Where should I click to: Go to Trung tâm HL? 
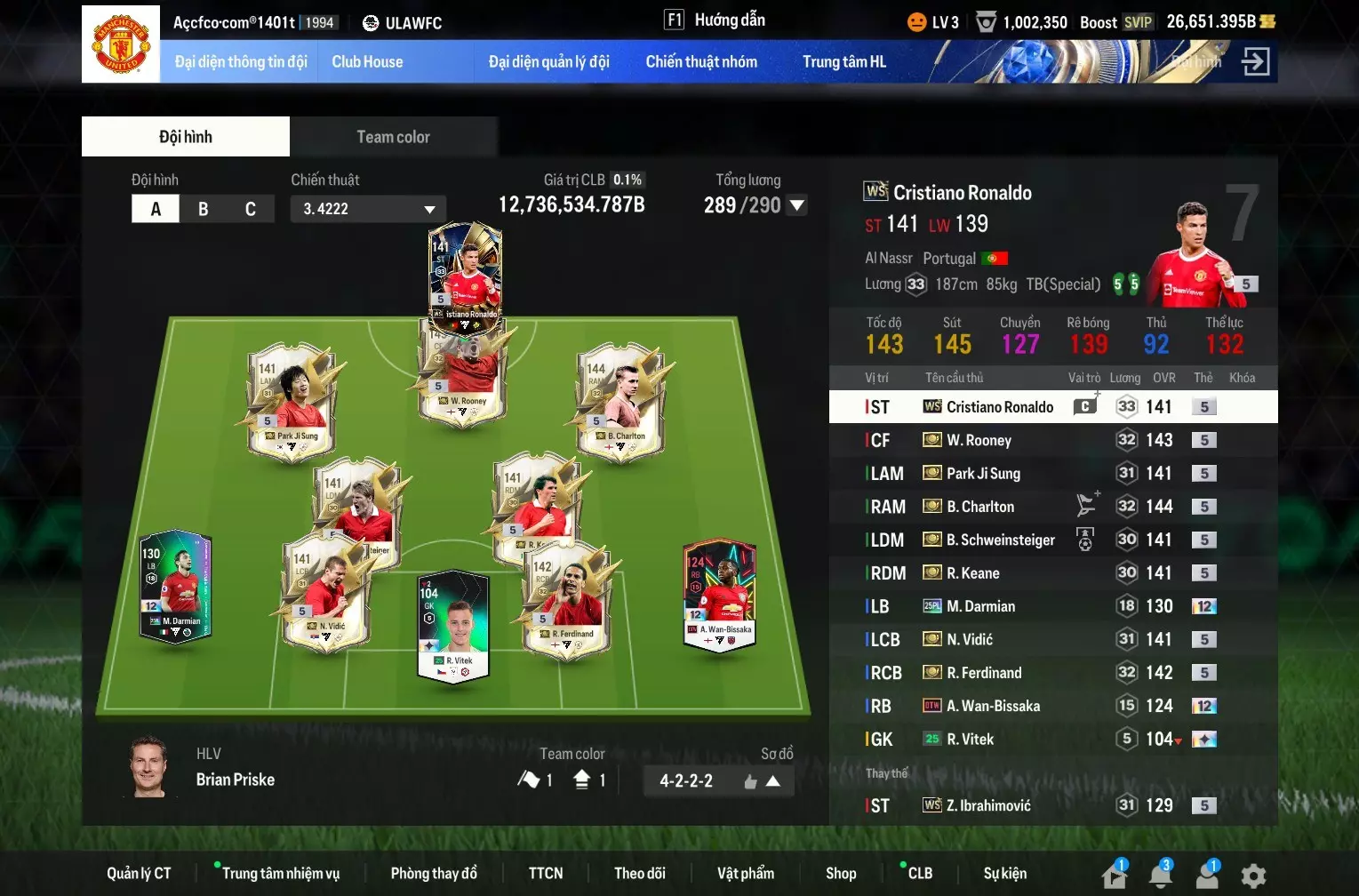click(843, 62)
